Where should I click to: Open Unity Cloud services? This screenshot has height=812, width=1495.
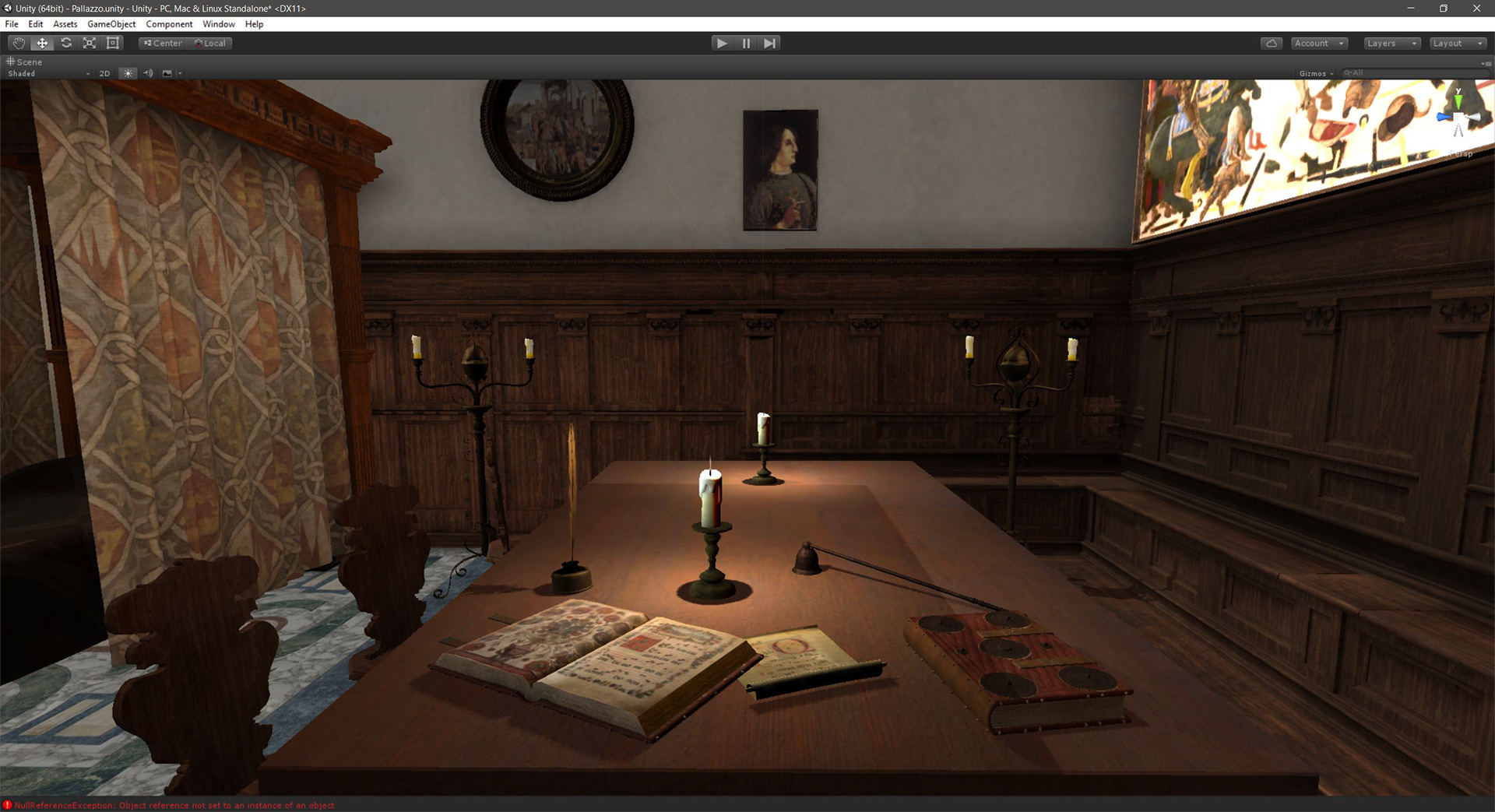pos(1271,43)
